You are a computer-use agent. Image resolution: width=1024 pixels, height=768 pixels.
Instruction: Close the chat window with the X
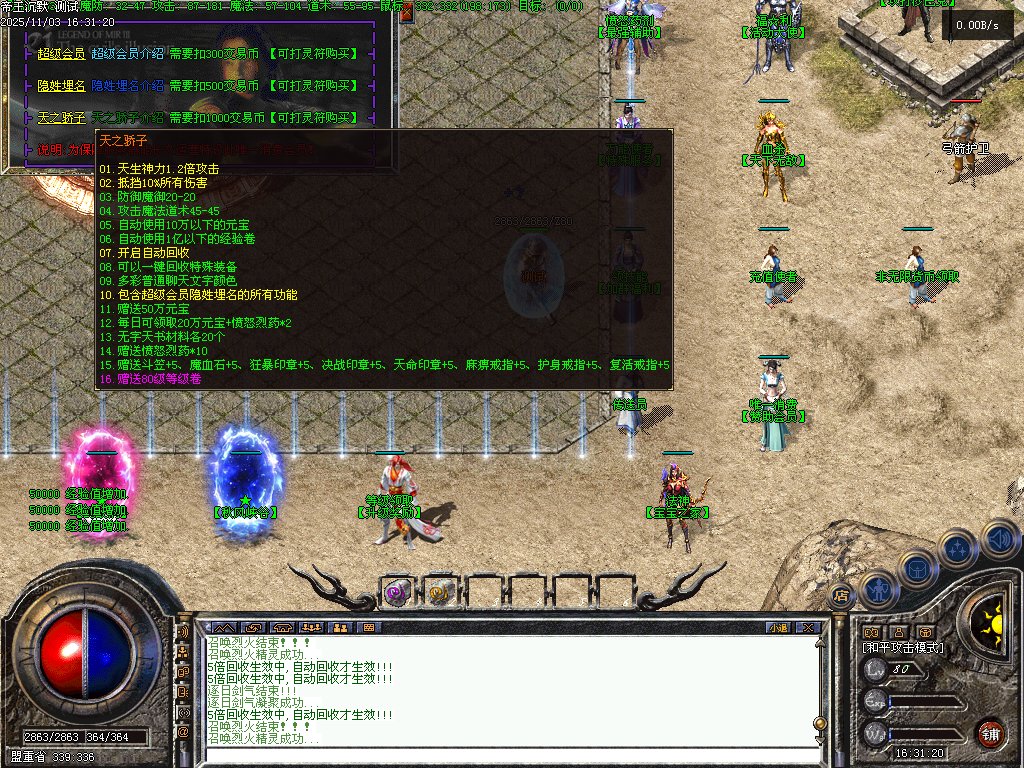pyautogui.click(x=808, y=628)
